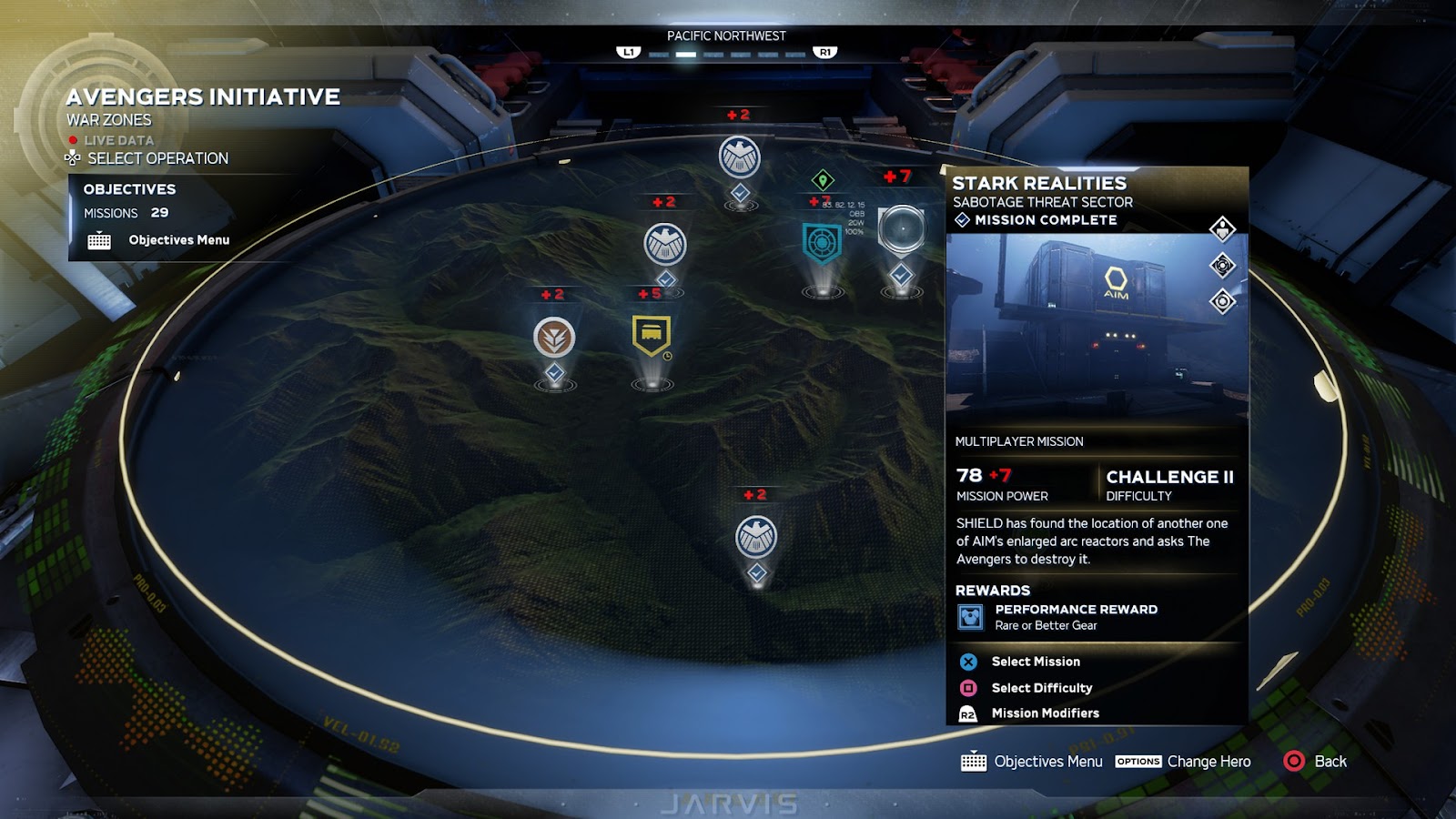
Task: Select the teal hexagon mission marker
Action: [x=822, y=243]
